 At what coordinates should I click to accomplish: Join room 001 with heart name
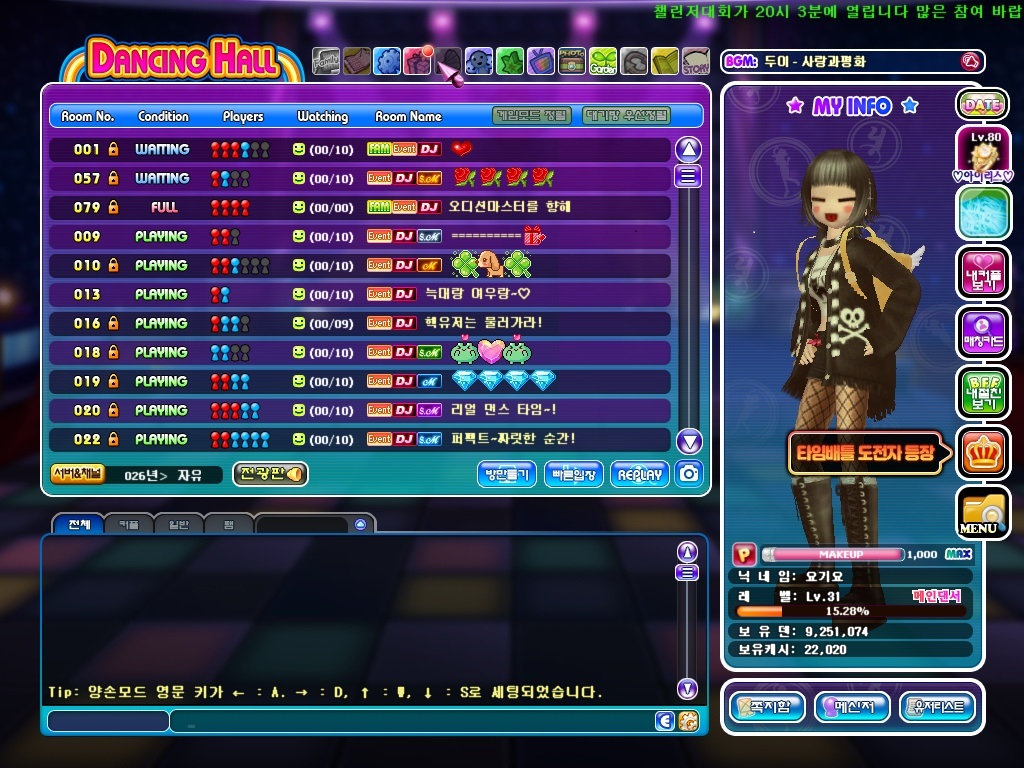tap(360, 149)
